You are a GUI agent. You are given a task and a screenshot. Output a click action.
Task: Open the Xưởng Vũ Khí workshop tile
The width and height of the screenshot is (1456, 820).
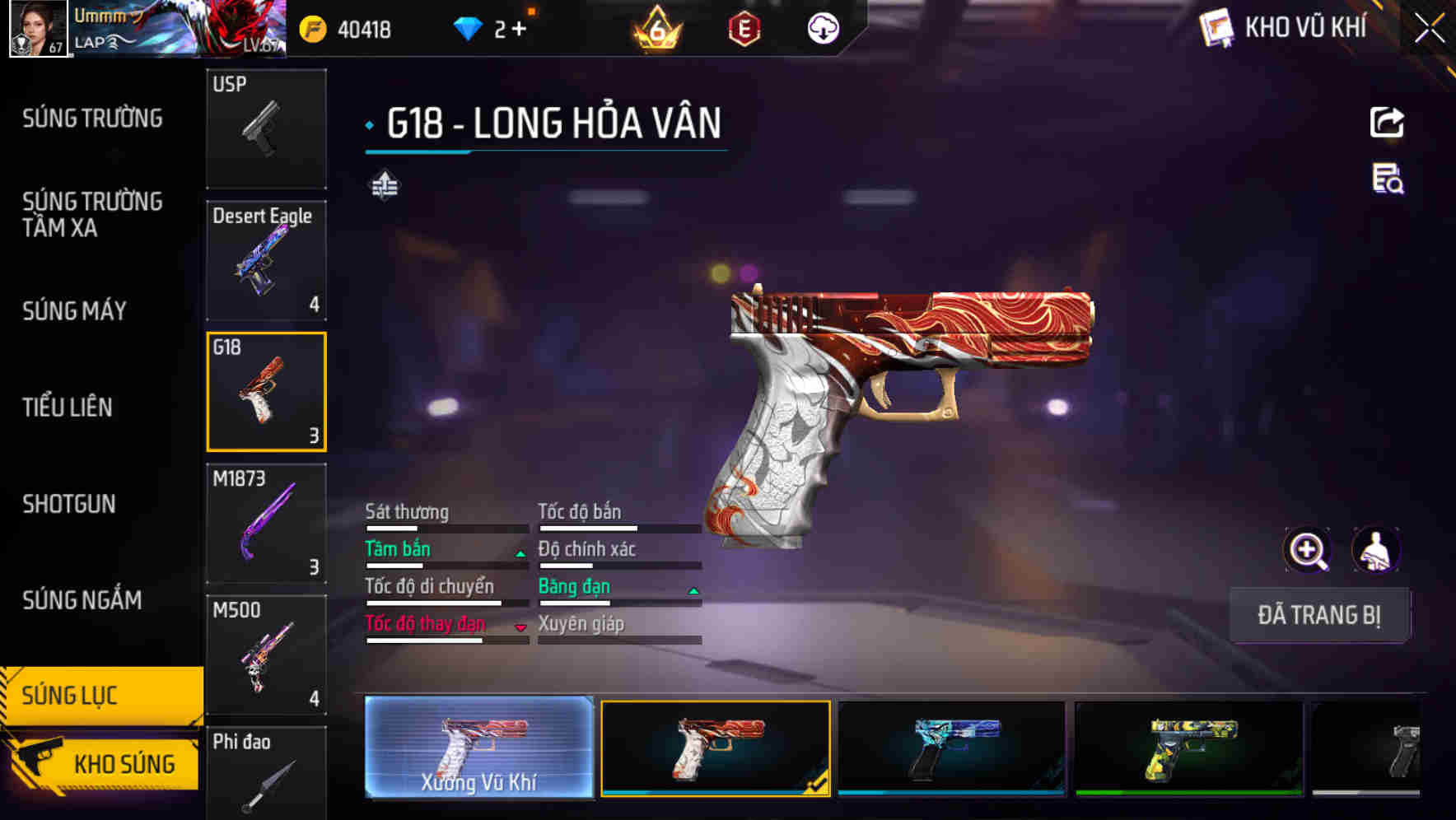click(479, 748)
